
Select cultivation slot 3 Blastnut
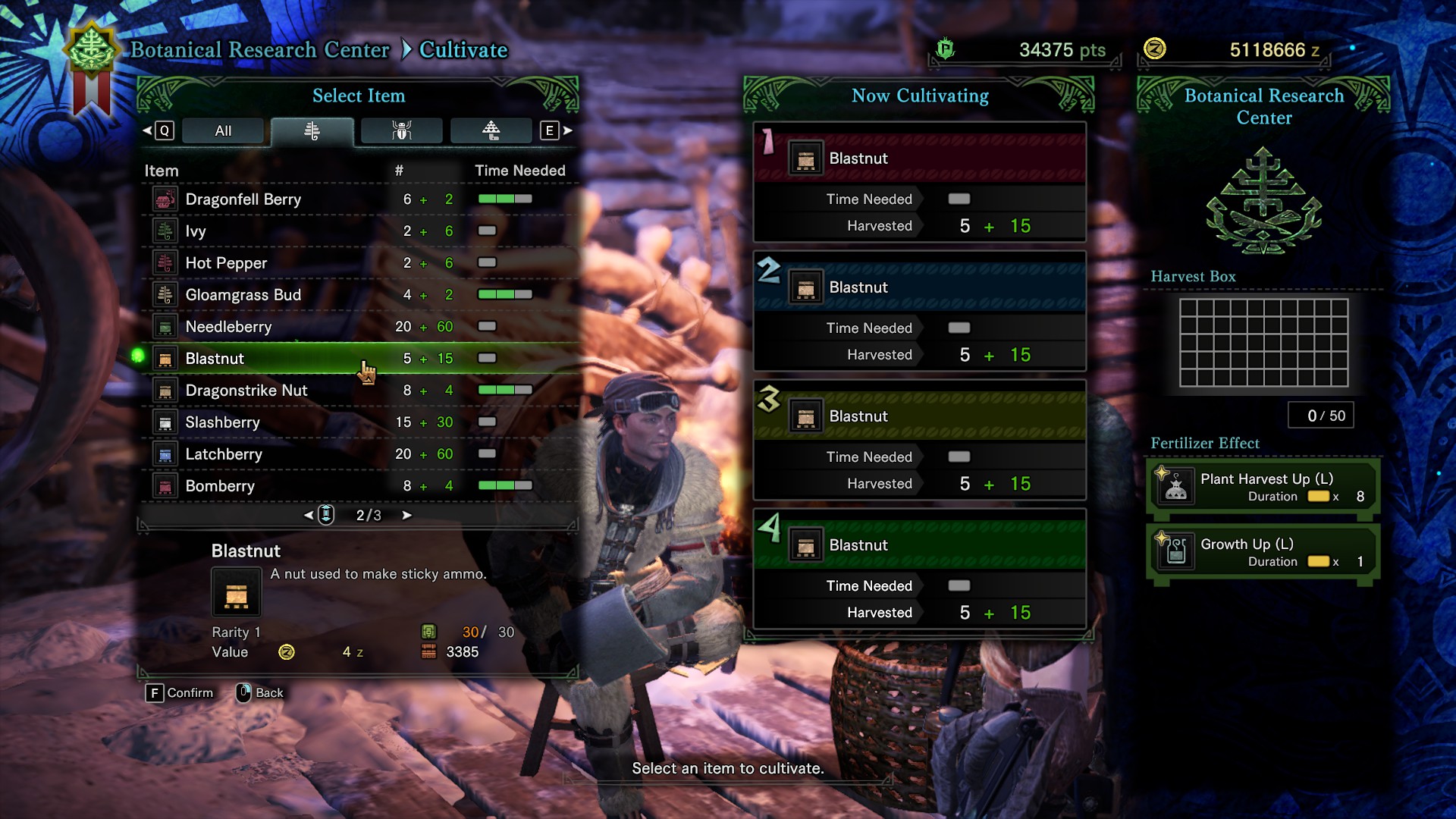919,416
